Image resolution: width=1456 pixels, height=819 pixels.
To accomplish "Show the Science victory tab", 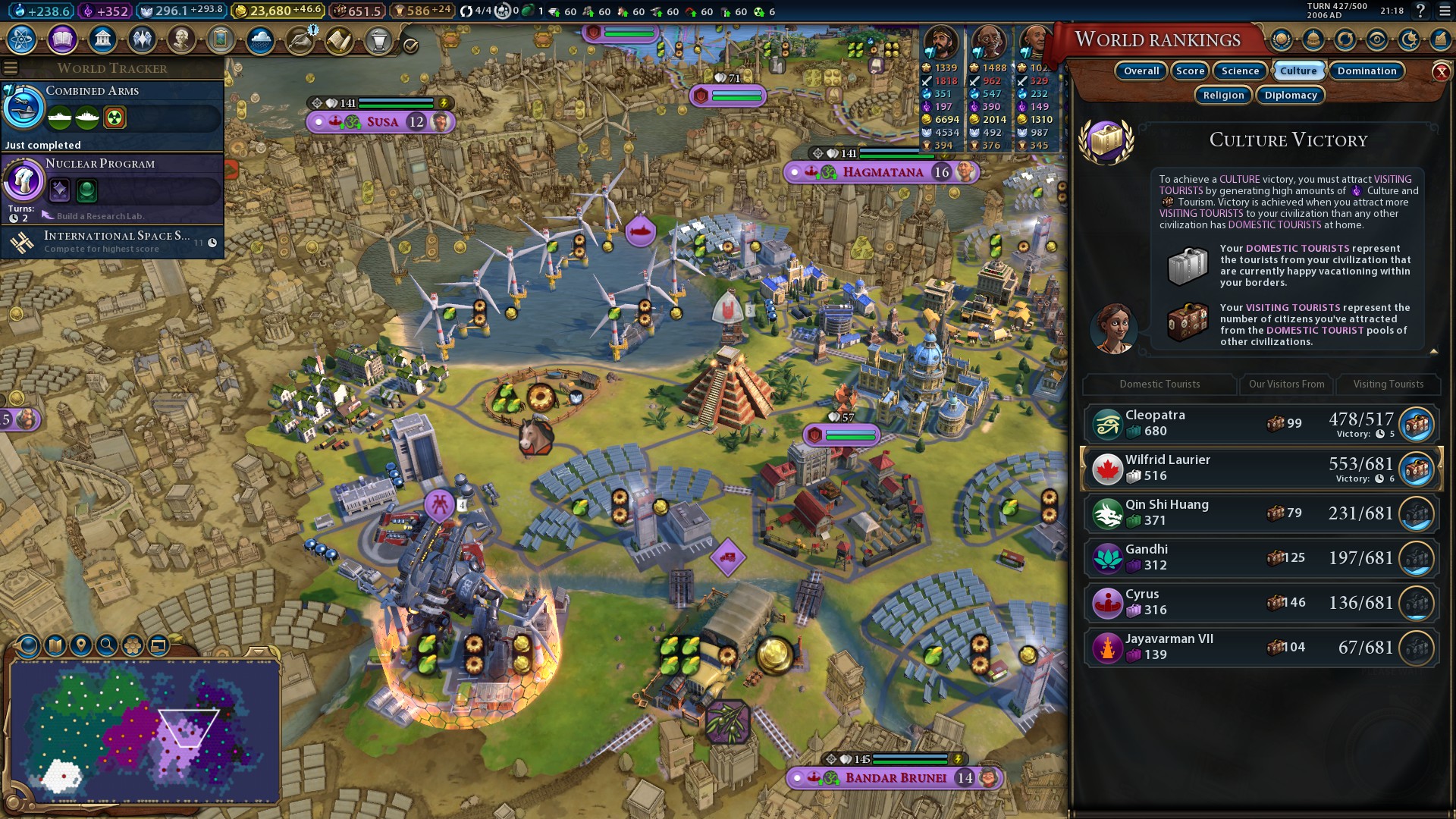I will pos(1240,71).
